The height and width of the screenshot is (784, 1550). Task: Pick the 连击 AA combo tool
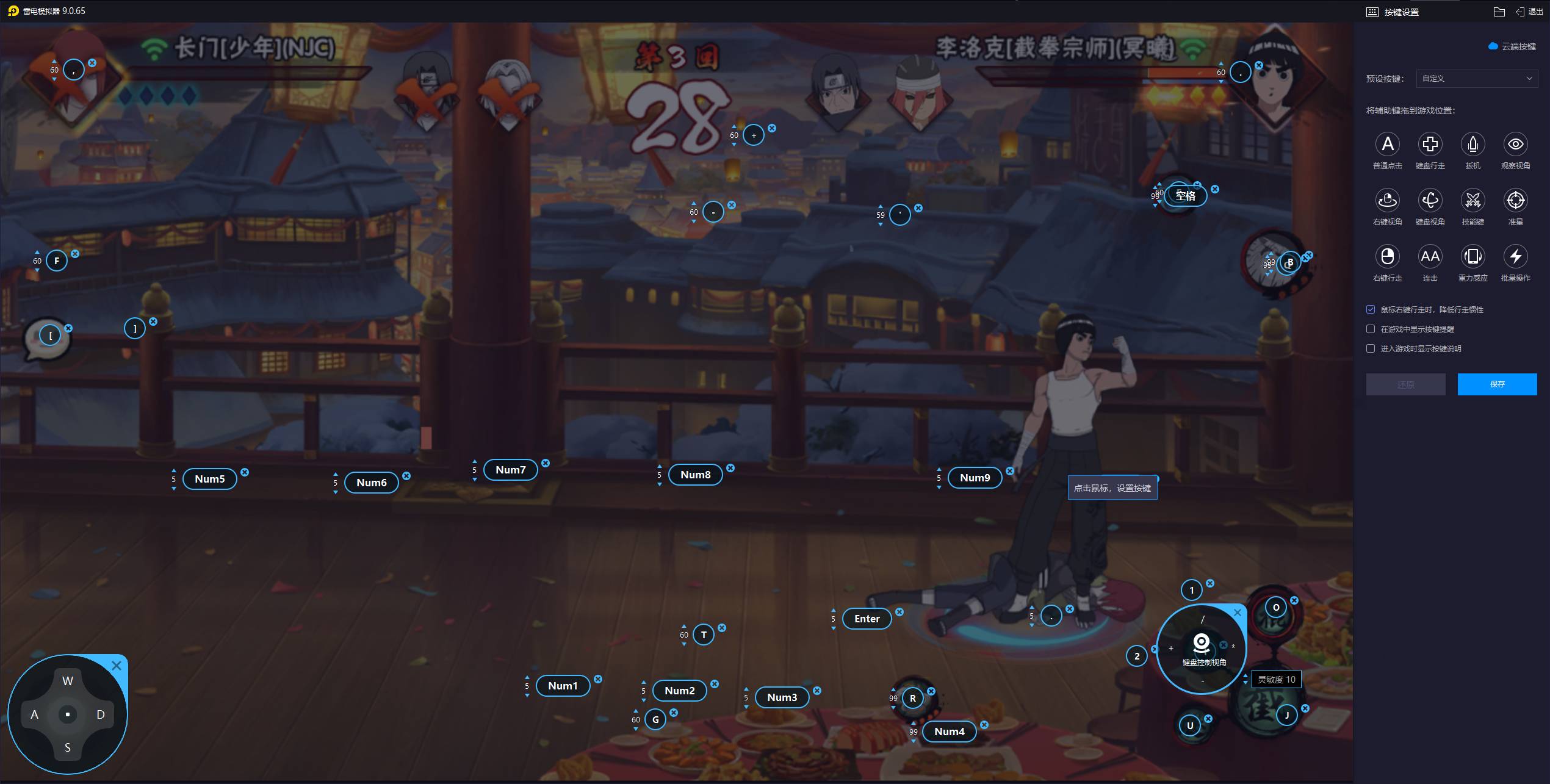pos(1430,256)
